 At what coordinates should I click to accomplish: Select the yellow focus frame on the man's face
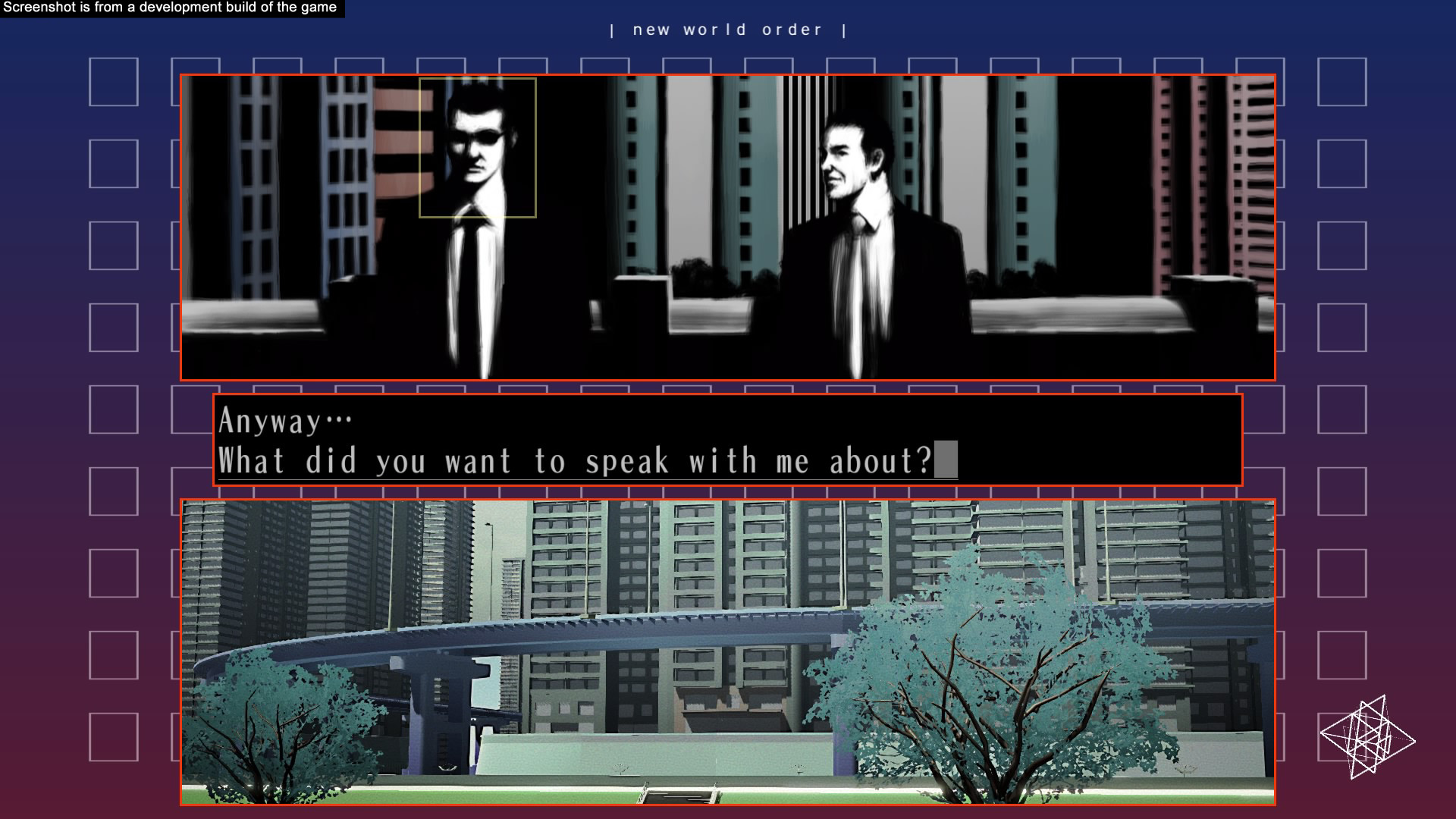point(477,147)
